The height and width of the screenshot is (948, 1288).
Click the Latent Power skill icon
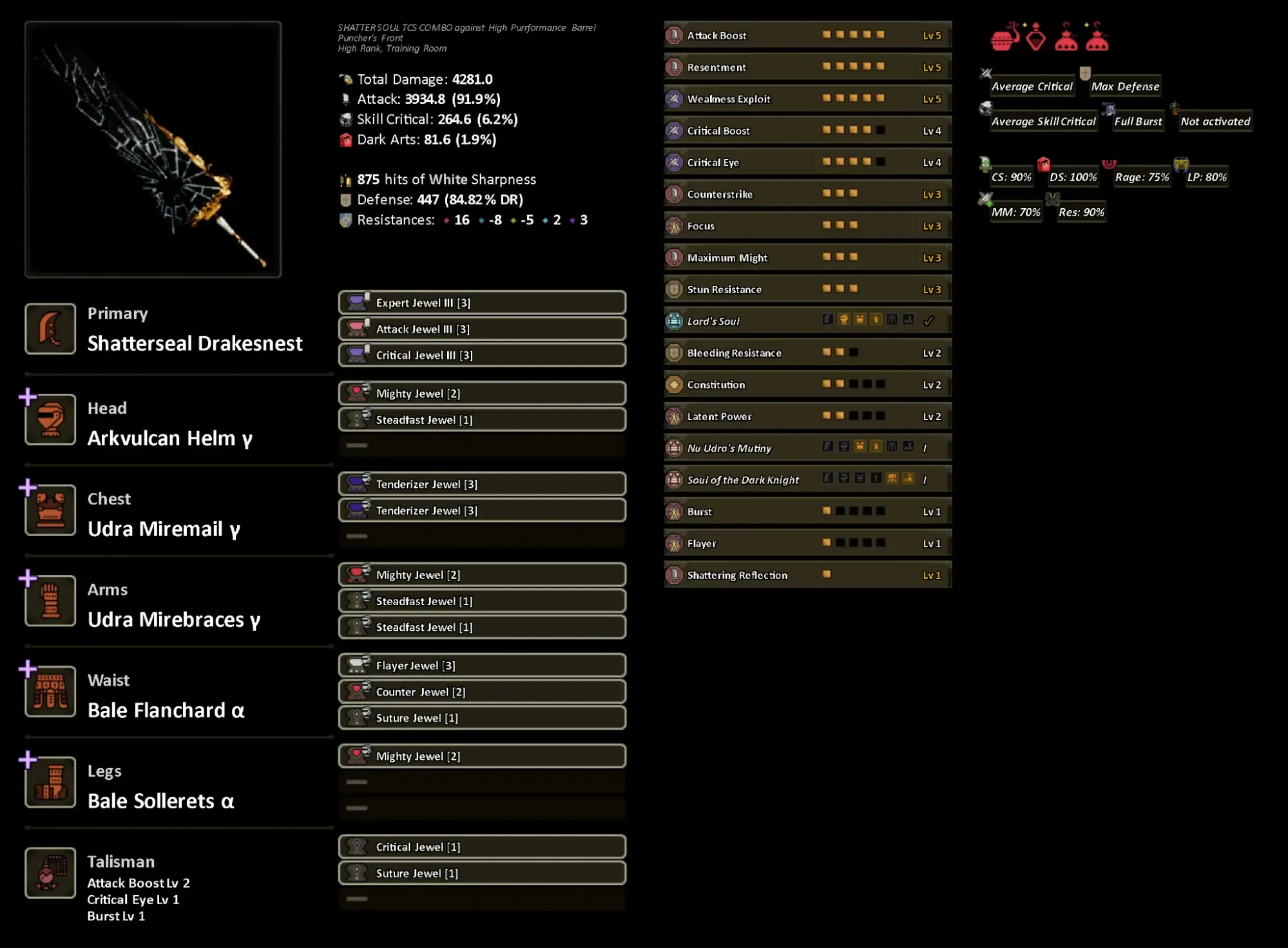coord(674,416)
